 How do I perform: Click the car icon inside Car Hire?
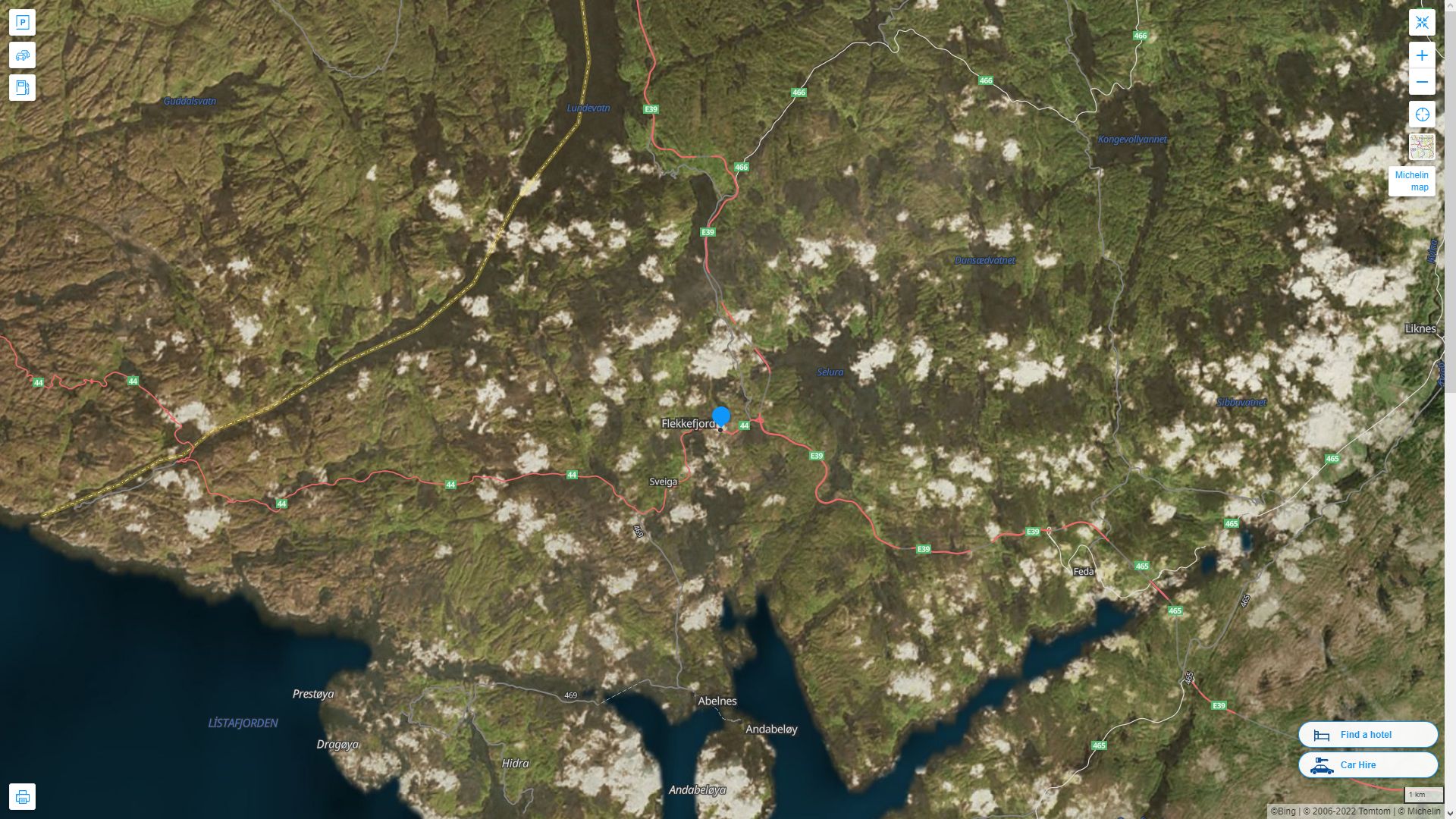[1323, 765]
